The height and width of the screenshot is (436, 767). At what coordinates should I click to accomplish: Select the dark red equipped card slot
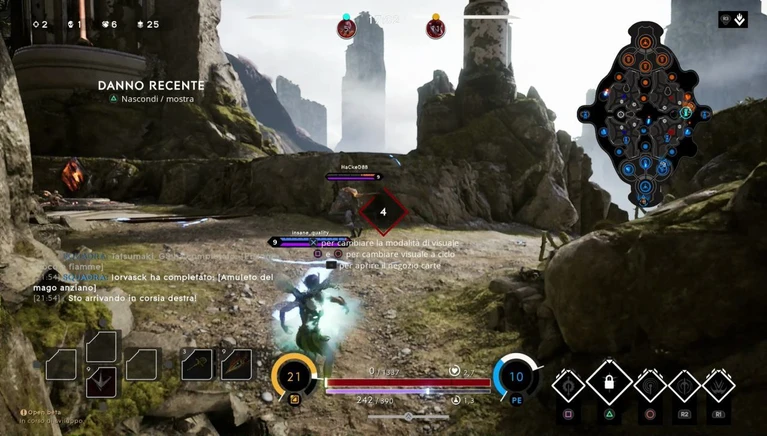tap(101, 381)
